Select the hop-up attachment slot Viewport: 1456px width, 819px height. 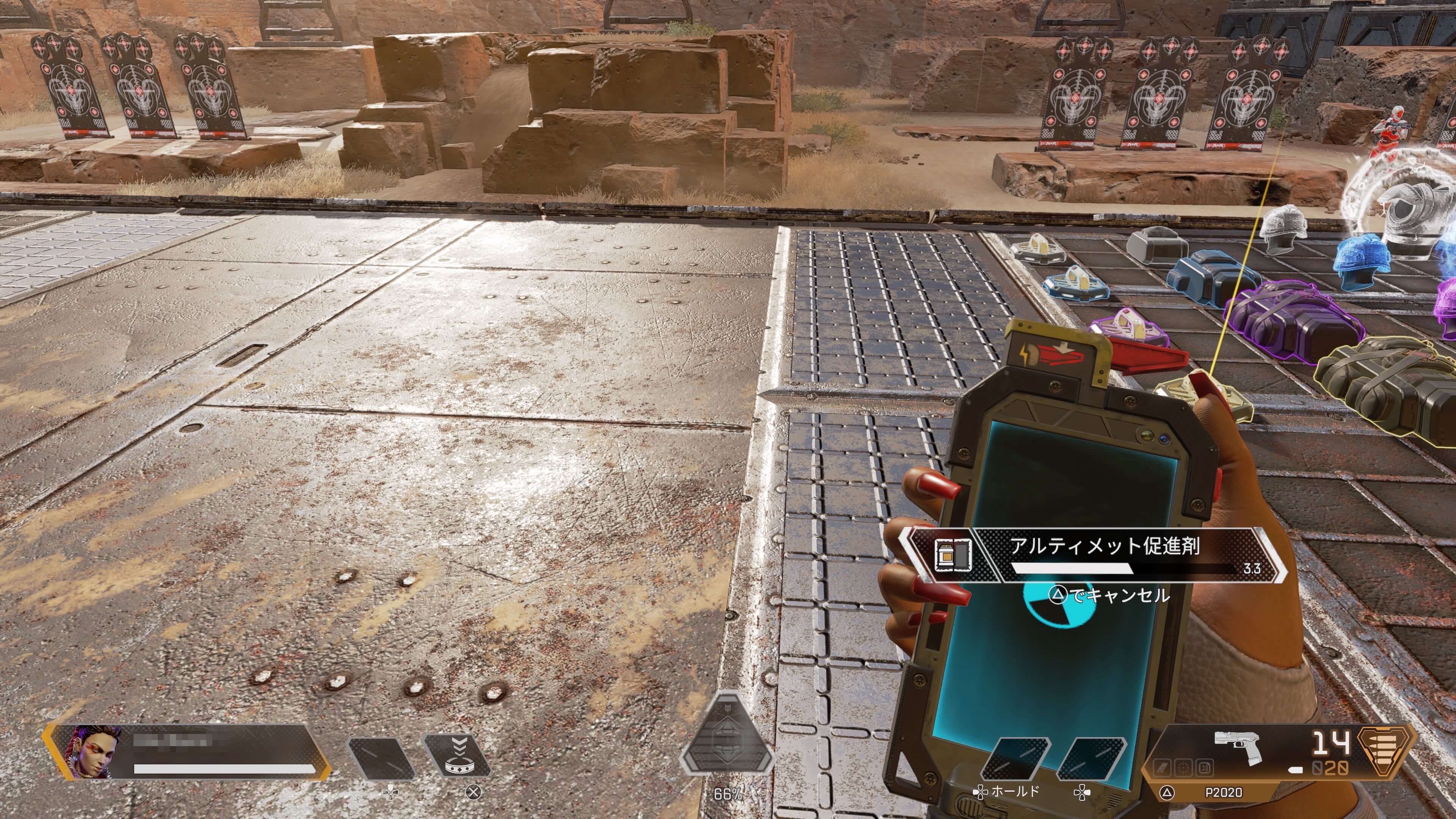tap(1204, 767)
